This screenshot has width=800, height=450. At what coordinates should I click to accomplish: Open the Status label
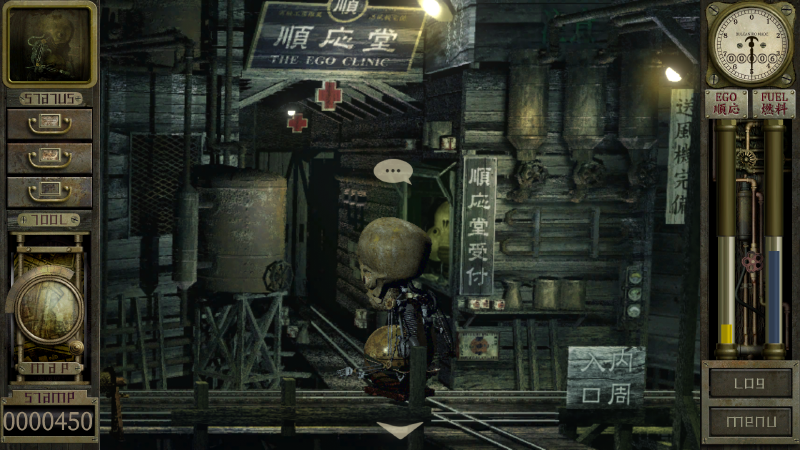[49, 99]
